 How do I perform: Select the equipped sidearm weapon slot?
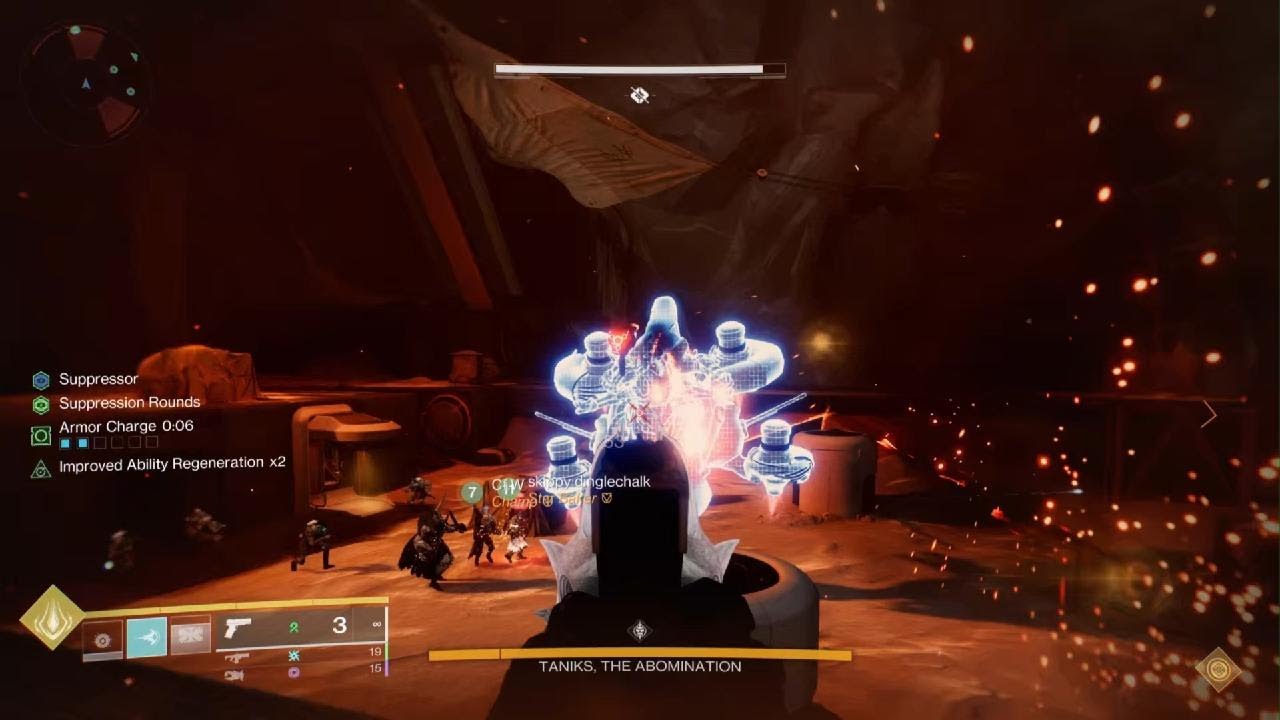coord(237,628)
